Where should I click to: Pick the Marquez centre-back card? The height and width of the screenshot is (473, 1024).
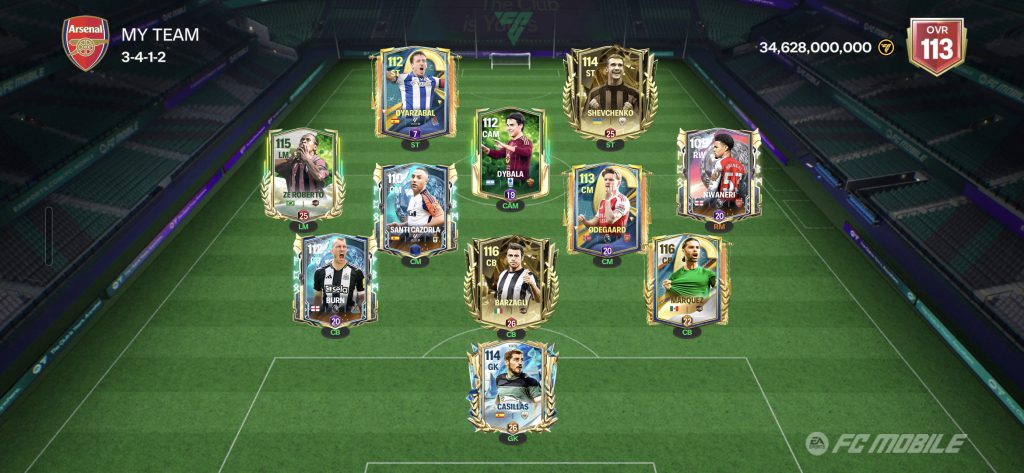pos(686,281)
